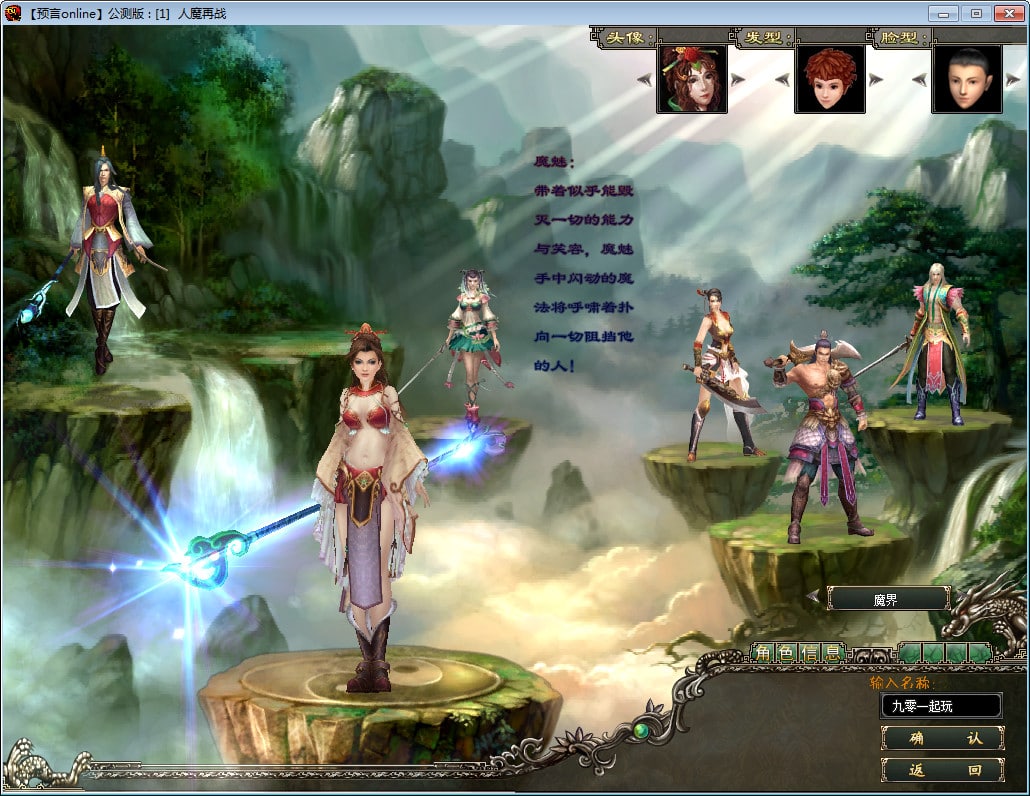Cycle to next face with 脸型 right arrow
The height and width of the screenshot is (796, 1030).
[1013, 80]
